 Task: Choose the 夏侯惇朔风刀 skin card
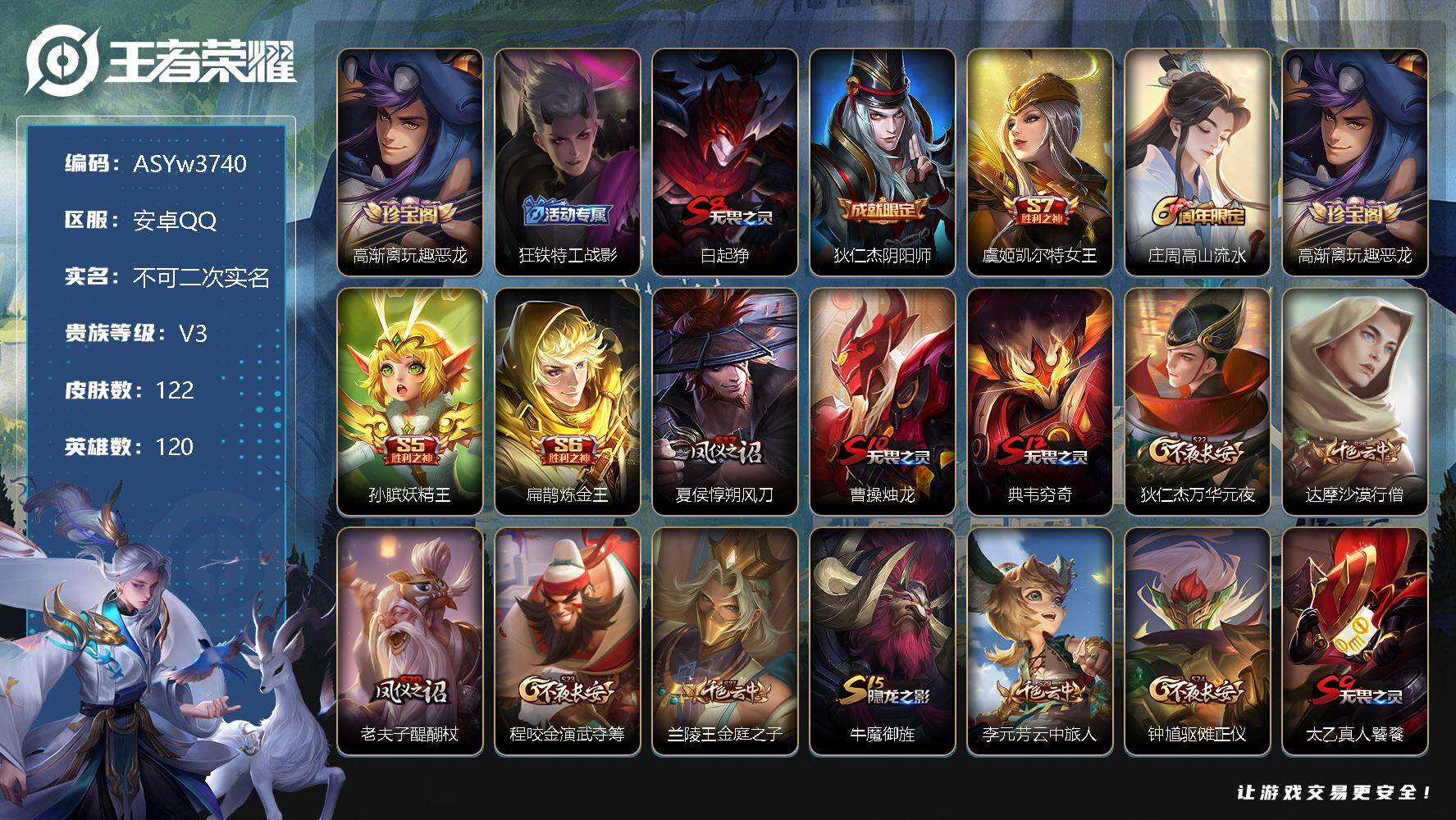[x=725, y=402]
